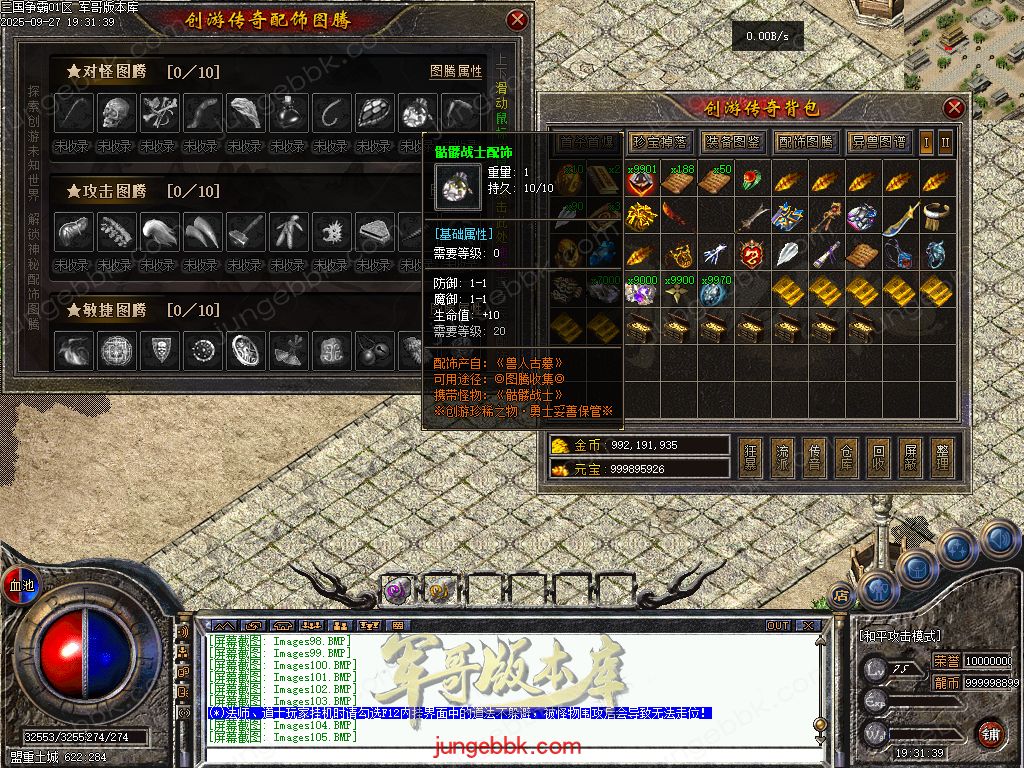This screenshot has width=1024, height=768.
Task: Select the crossed bones totem slot
Action: [x=160, y=112]
